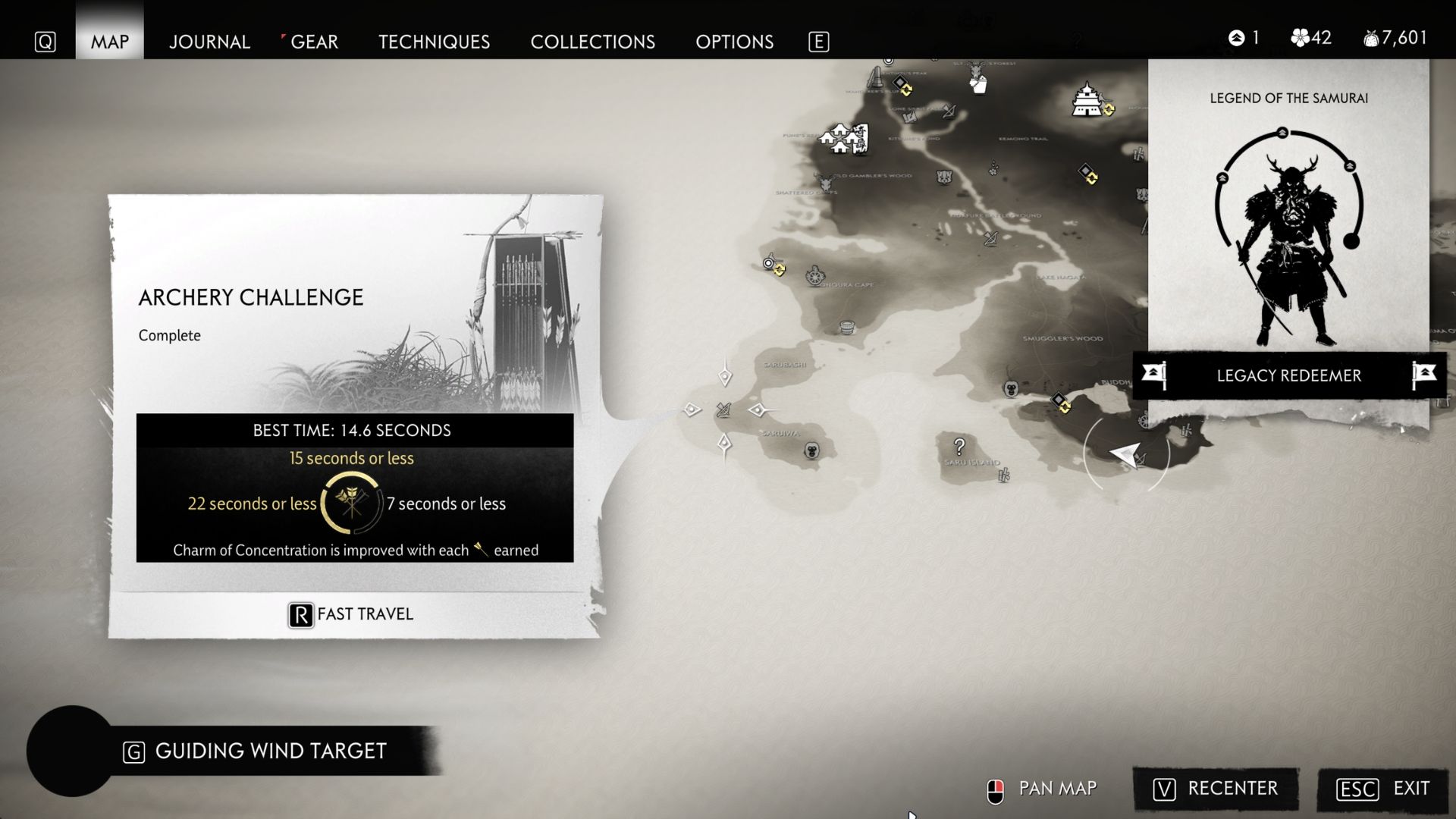This screenshot has width=1456, height=819.
Task: Recenter the map on the player
Action: [x=1216, y=789]
